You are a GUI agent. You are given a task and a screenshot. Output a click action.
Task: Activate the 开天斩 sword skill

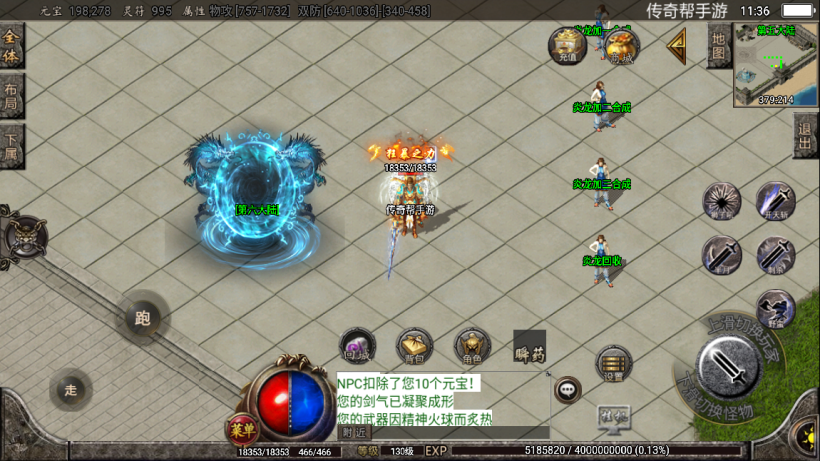(x=776, y=201)
